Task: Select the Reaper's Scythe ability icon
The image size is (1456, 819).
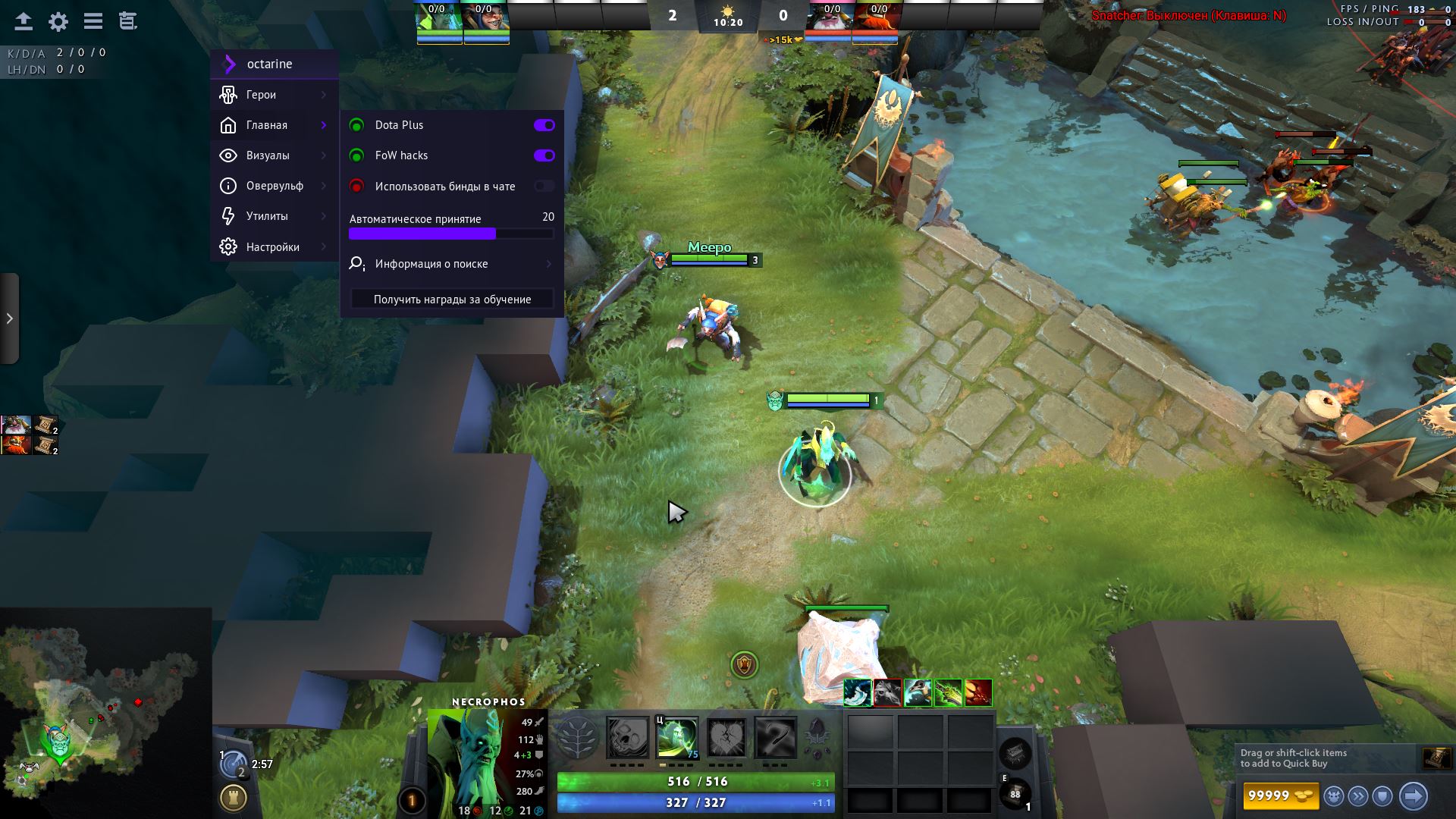Action: click(776, 738)
